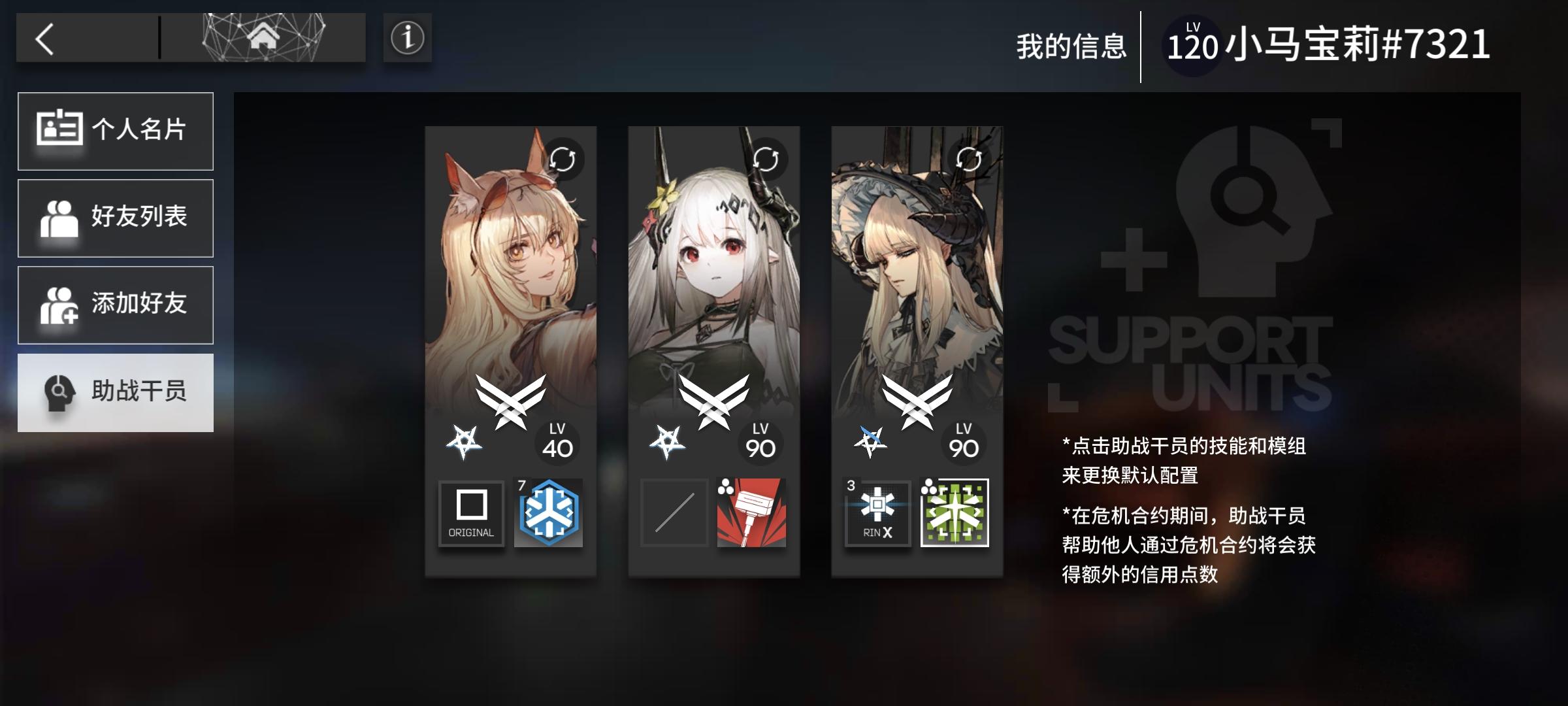Click the 添加好友 sidebar button
The height and width of the screenshot is (706, 1568).
click(116, 305)
